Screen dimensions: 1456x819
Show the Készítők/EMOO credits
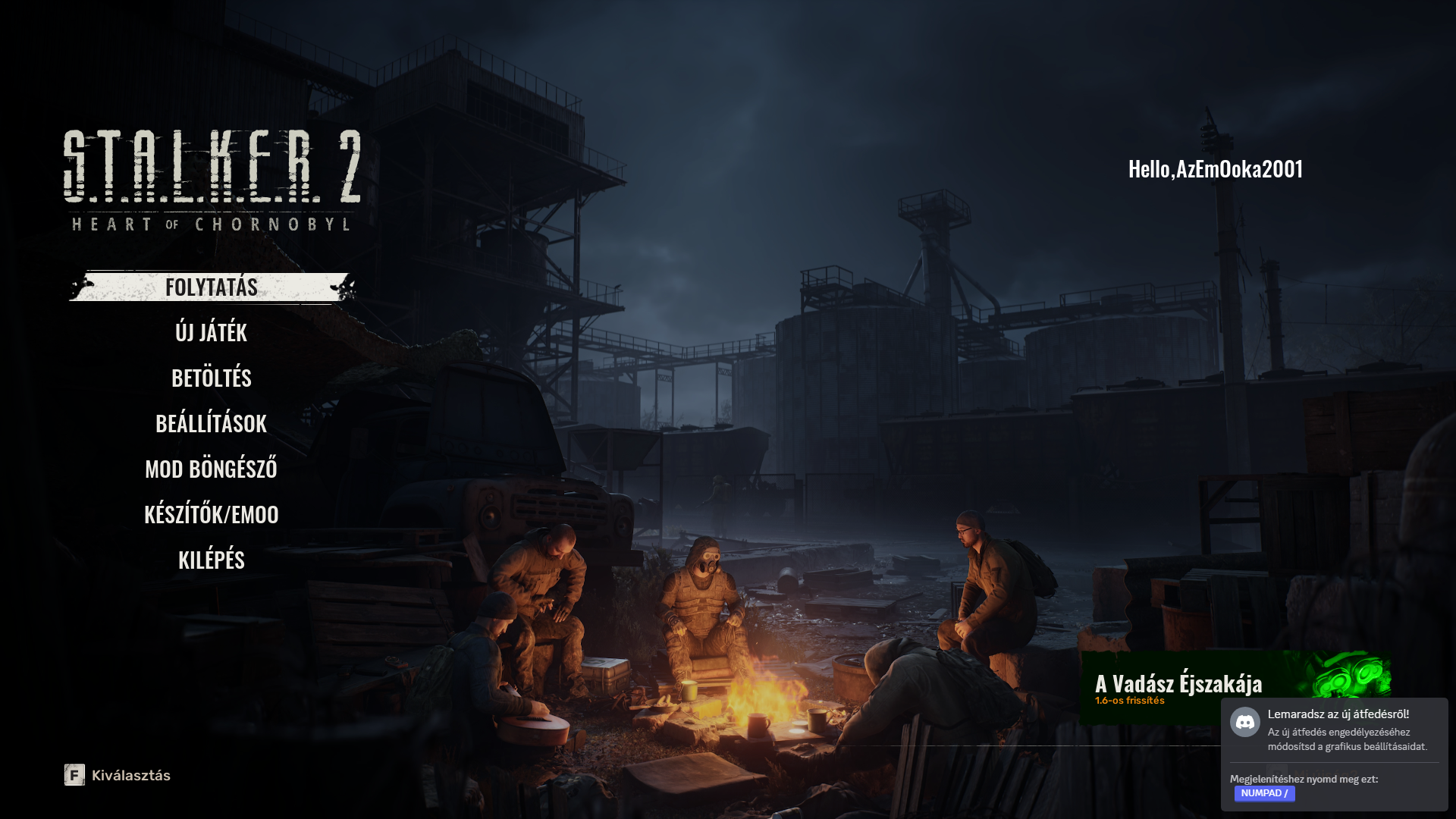[x=212, y=515]
